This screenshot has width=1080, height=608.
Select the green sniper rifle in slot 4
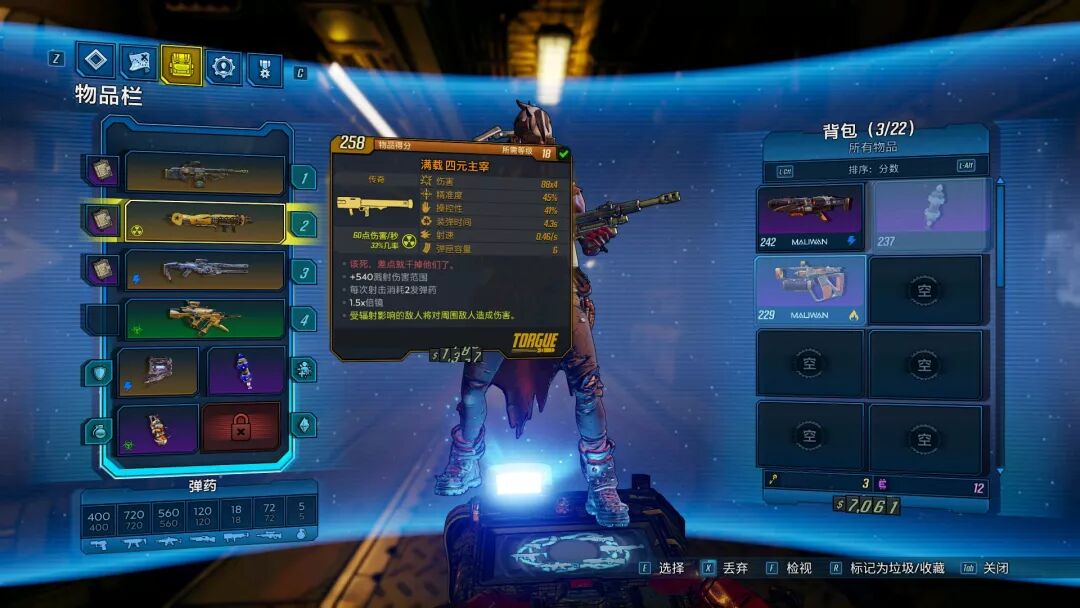(204, 319)
